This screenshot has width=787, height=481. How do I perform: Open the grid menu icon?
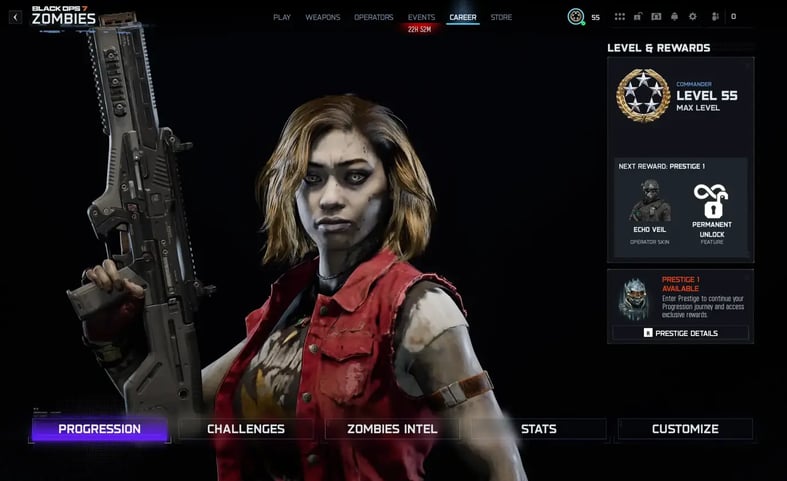pos(619,17)
